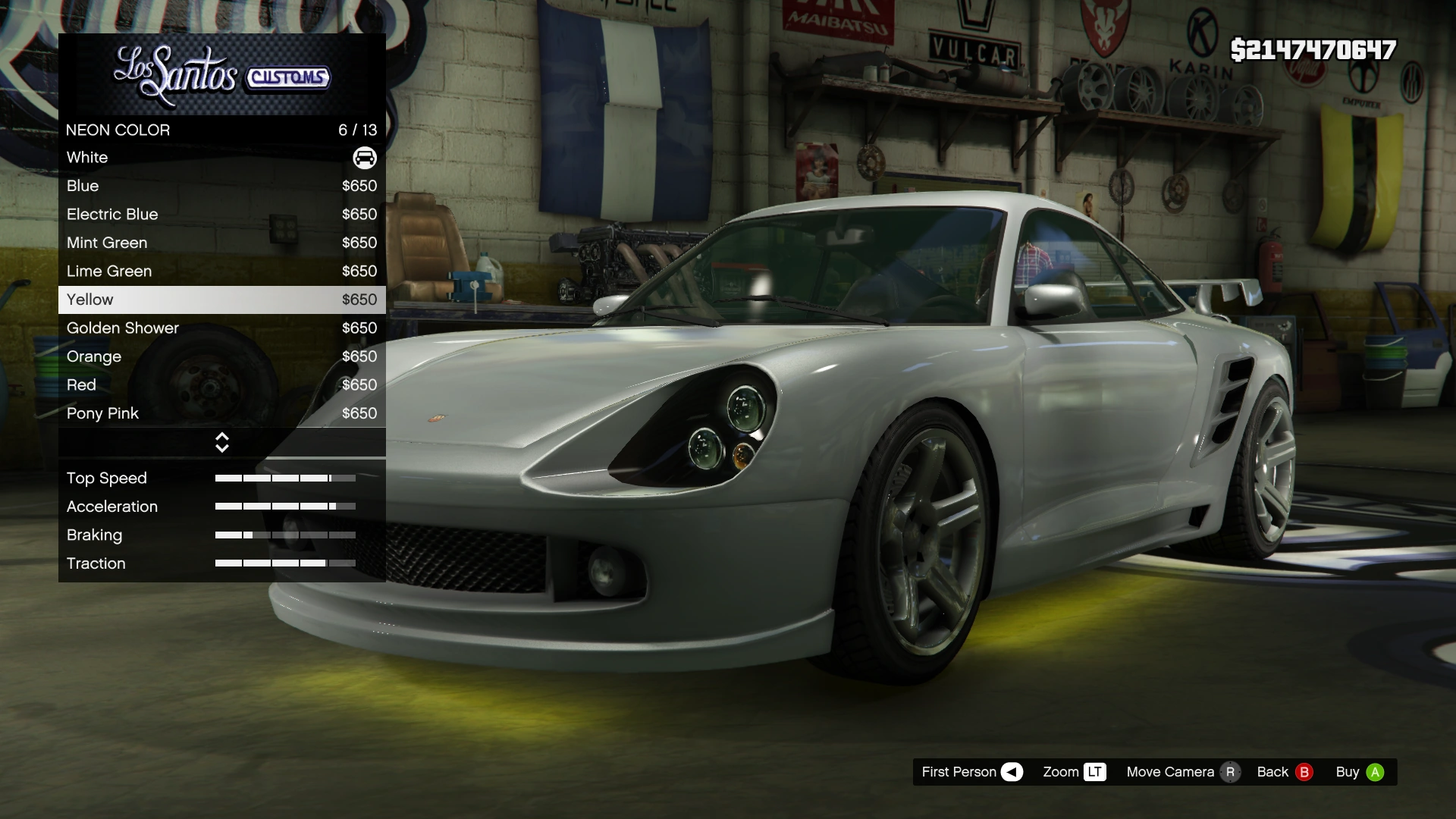
Task: Select Mint Green neon color
Action: [x=221, y=243]
